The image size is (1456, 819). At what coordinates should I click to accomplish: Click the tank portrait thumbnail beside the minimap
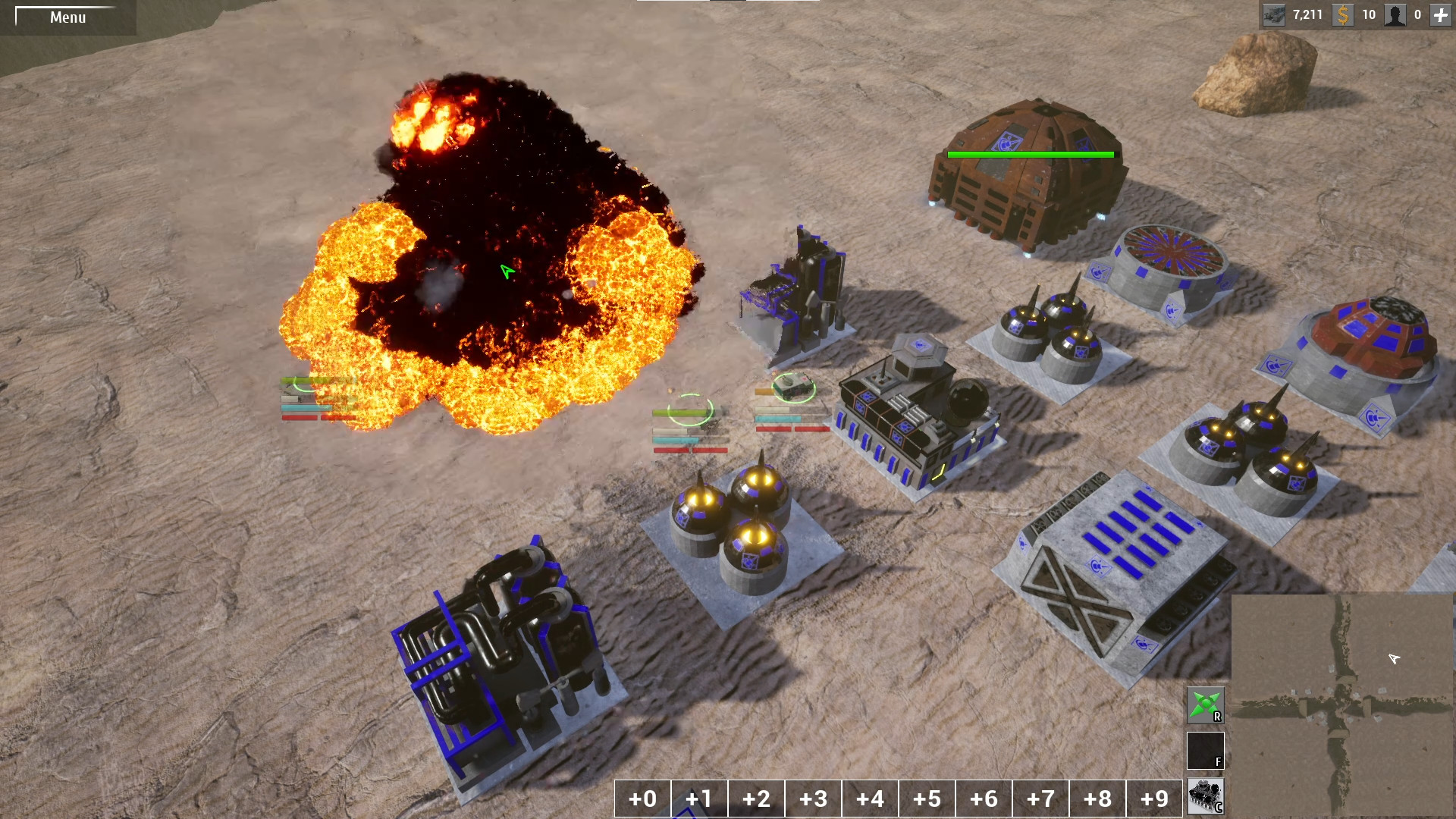coord(1206,795)
